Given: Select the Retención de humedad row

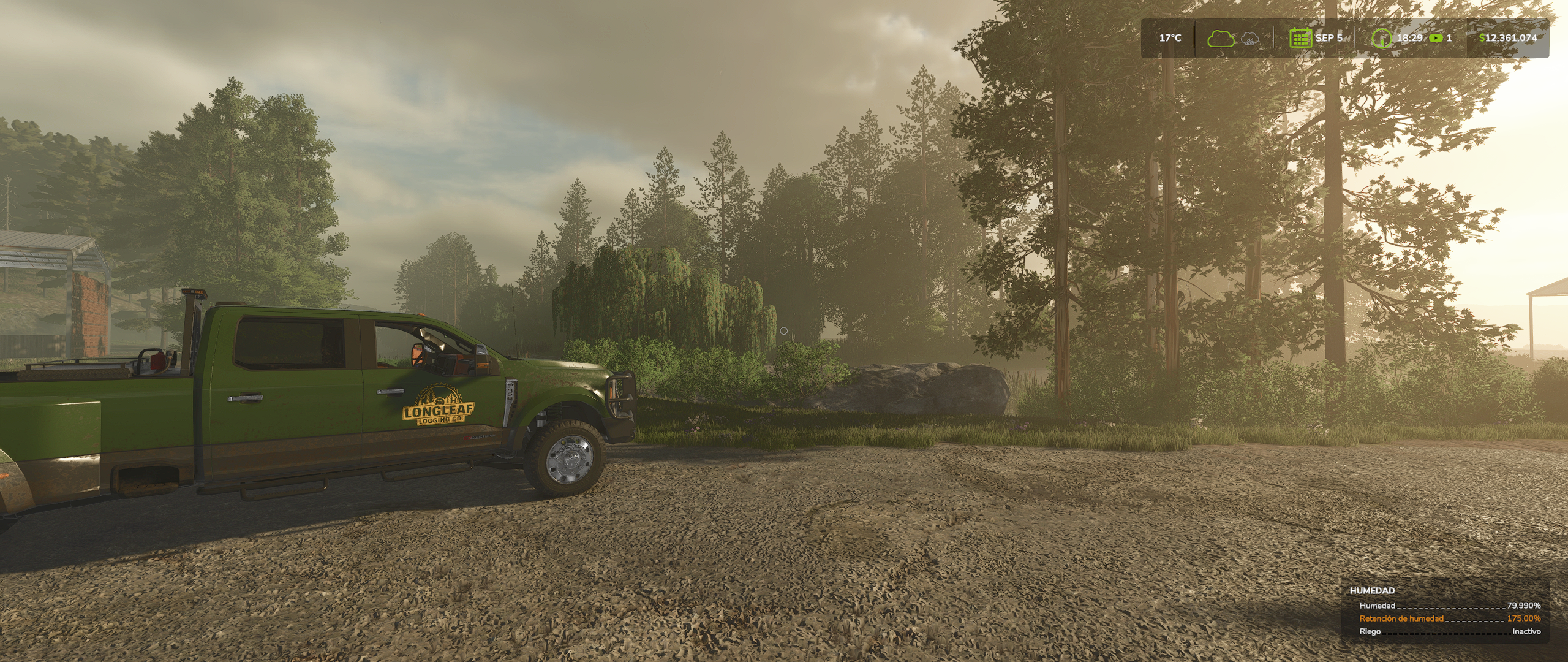Looking at the screenshot, I should click(x=1445, y=618).
